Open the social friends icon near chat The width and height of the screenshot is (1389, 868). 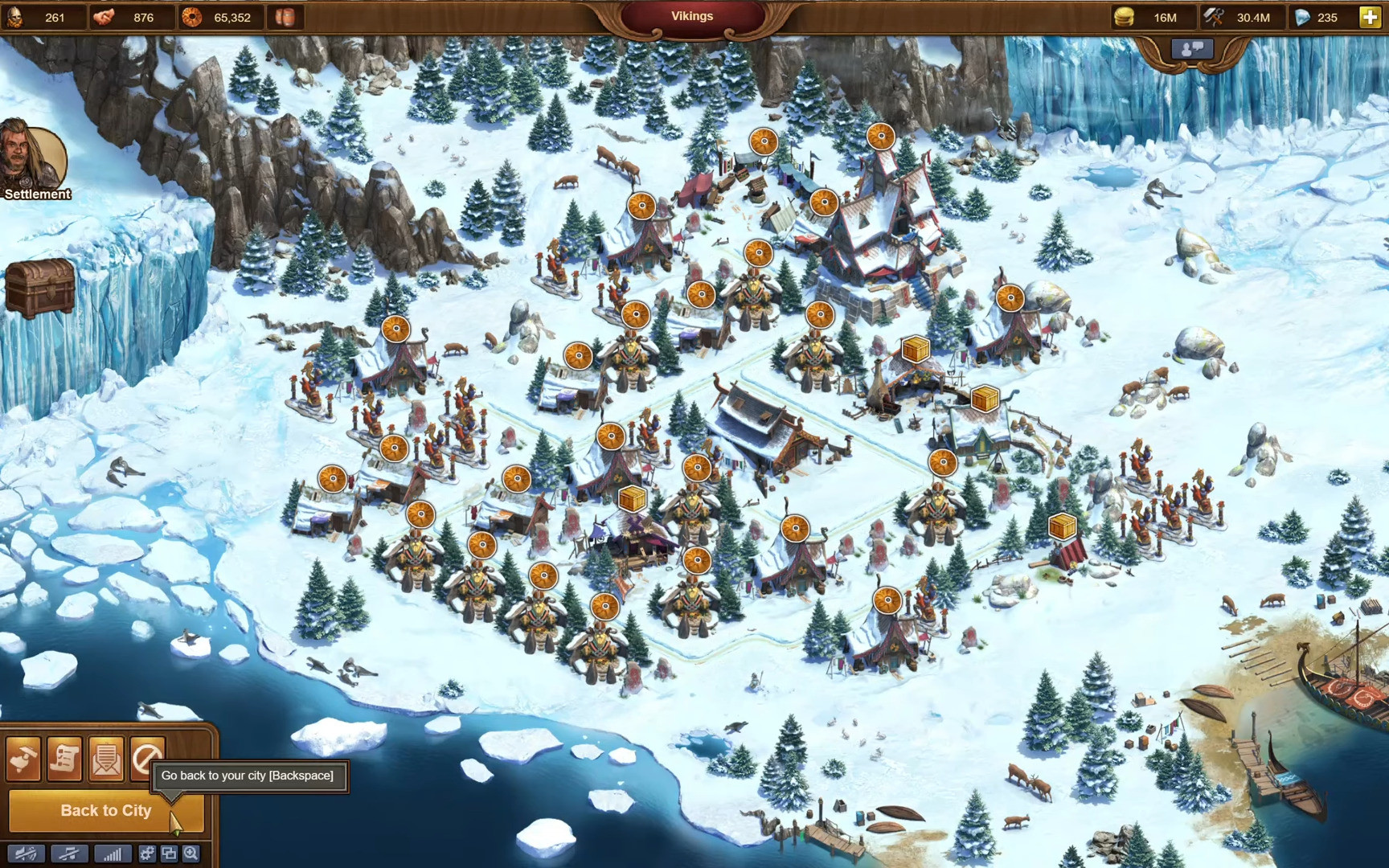[1190, 49]
